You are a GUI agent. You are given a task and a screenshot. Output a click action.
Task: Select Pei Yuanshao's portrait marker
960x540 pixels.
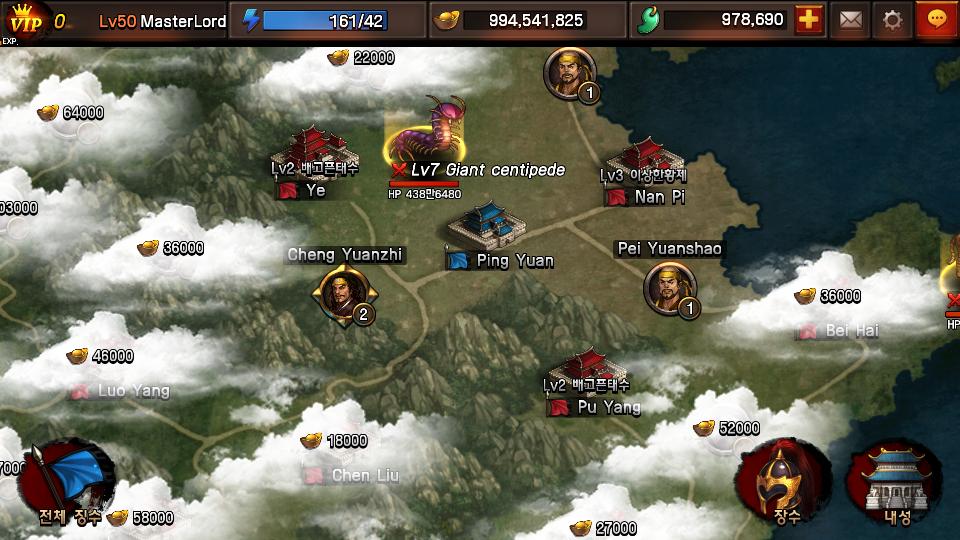pyautogui.click(x=670, y=288)
